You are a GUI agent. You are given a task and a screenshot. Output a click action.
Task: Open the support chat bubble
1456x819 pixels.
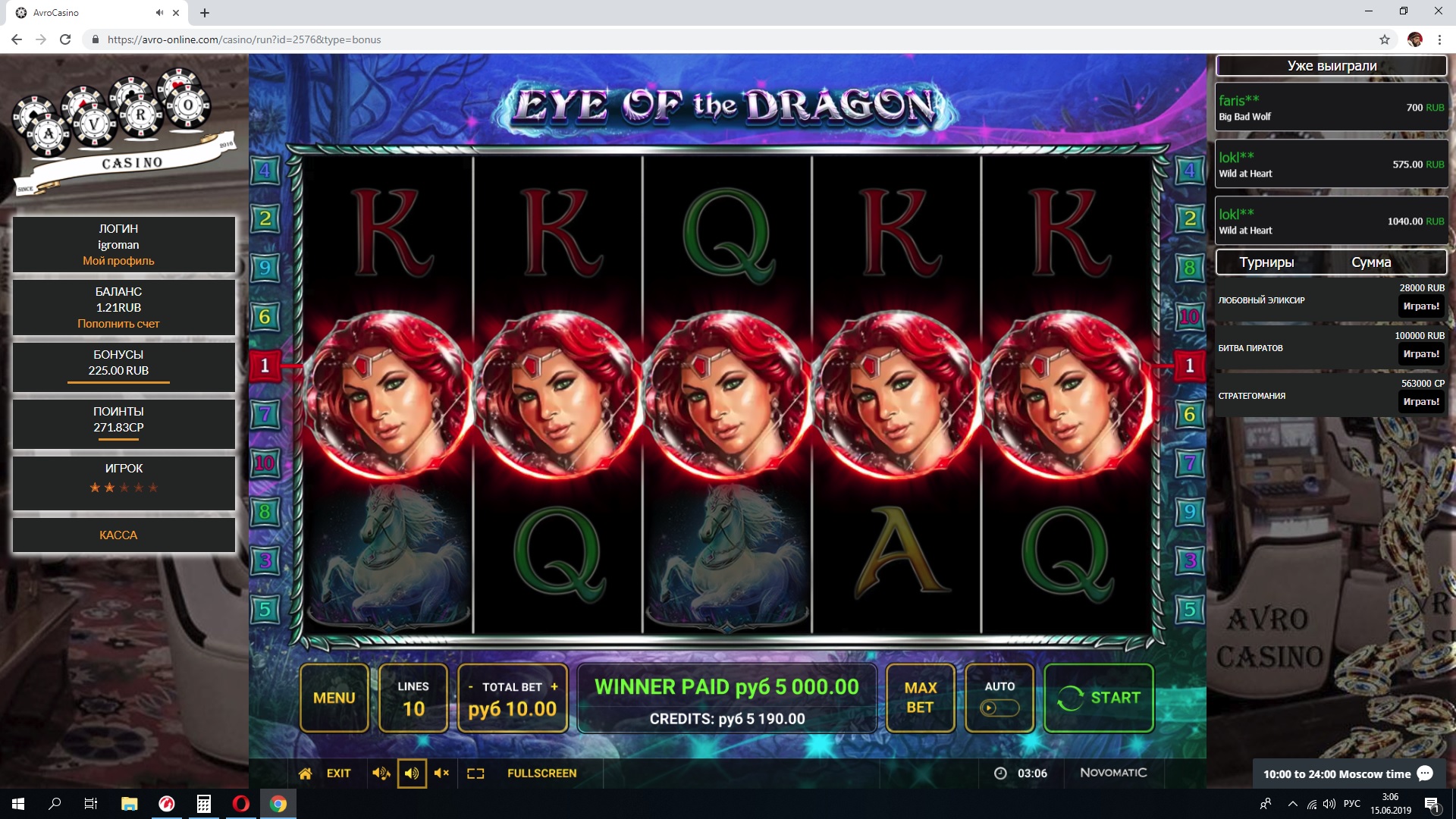click(x=1425, y=773)
